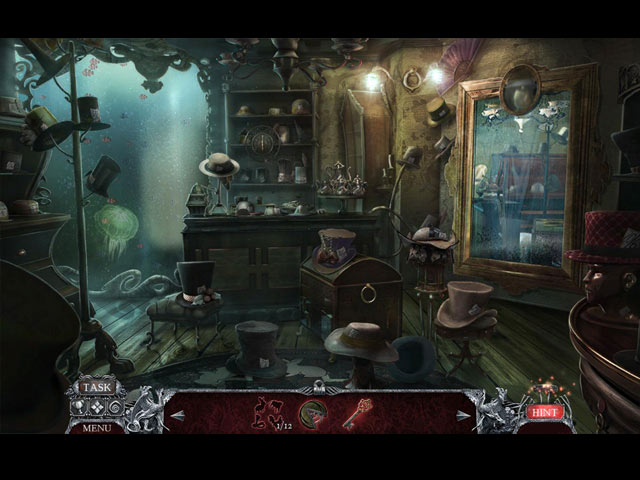The width and height of the screenshot is (640, 480).
Task: Select the round green emblem inventory item
Action: tap(314, 413)
